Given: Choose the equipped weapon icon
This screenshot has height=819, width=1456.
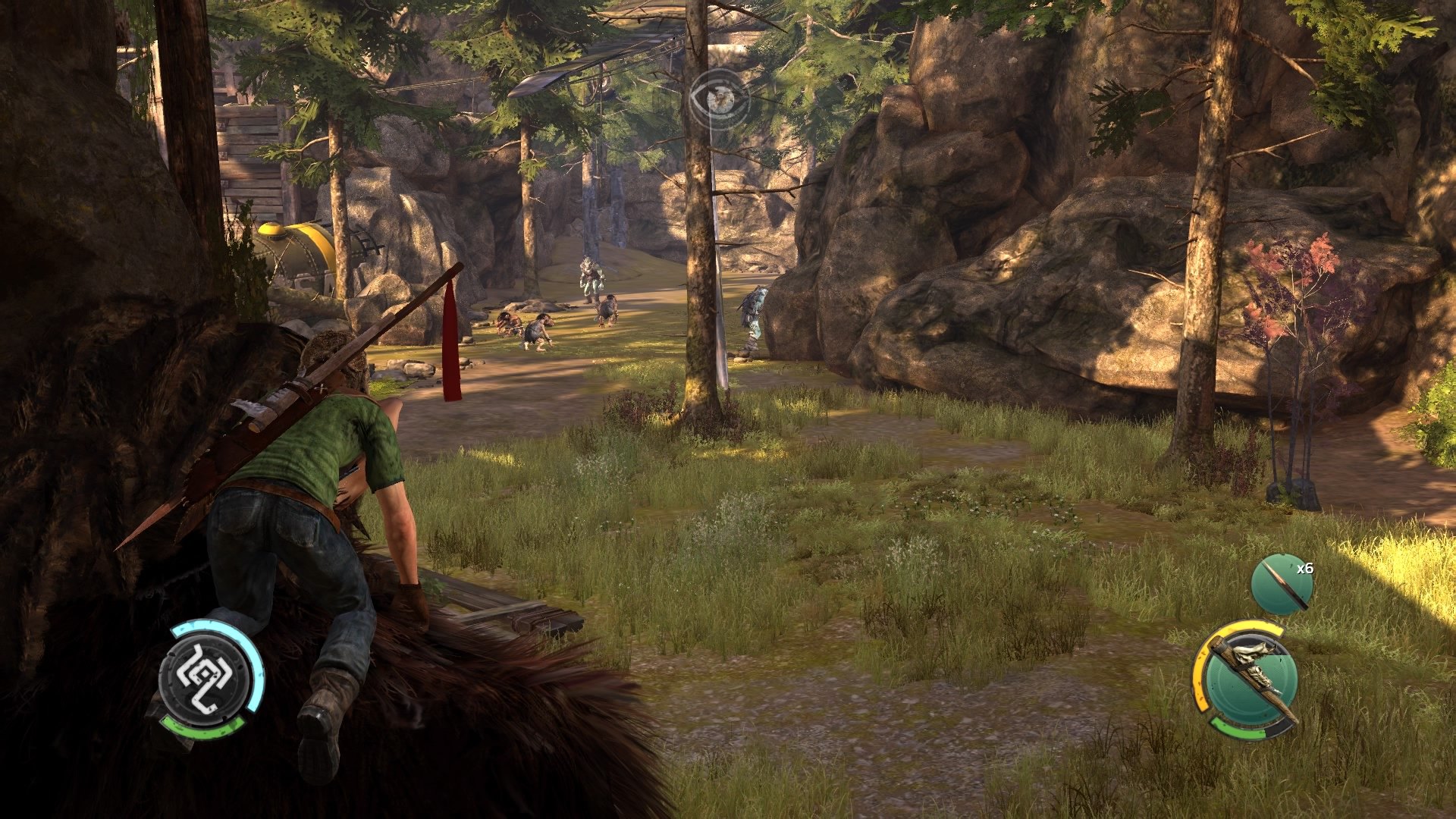Looking at the screenshot, I should pyautogui.click(x=1245, y=679).
